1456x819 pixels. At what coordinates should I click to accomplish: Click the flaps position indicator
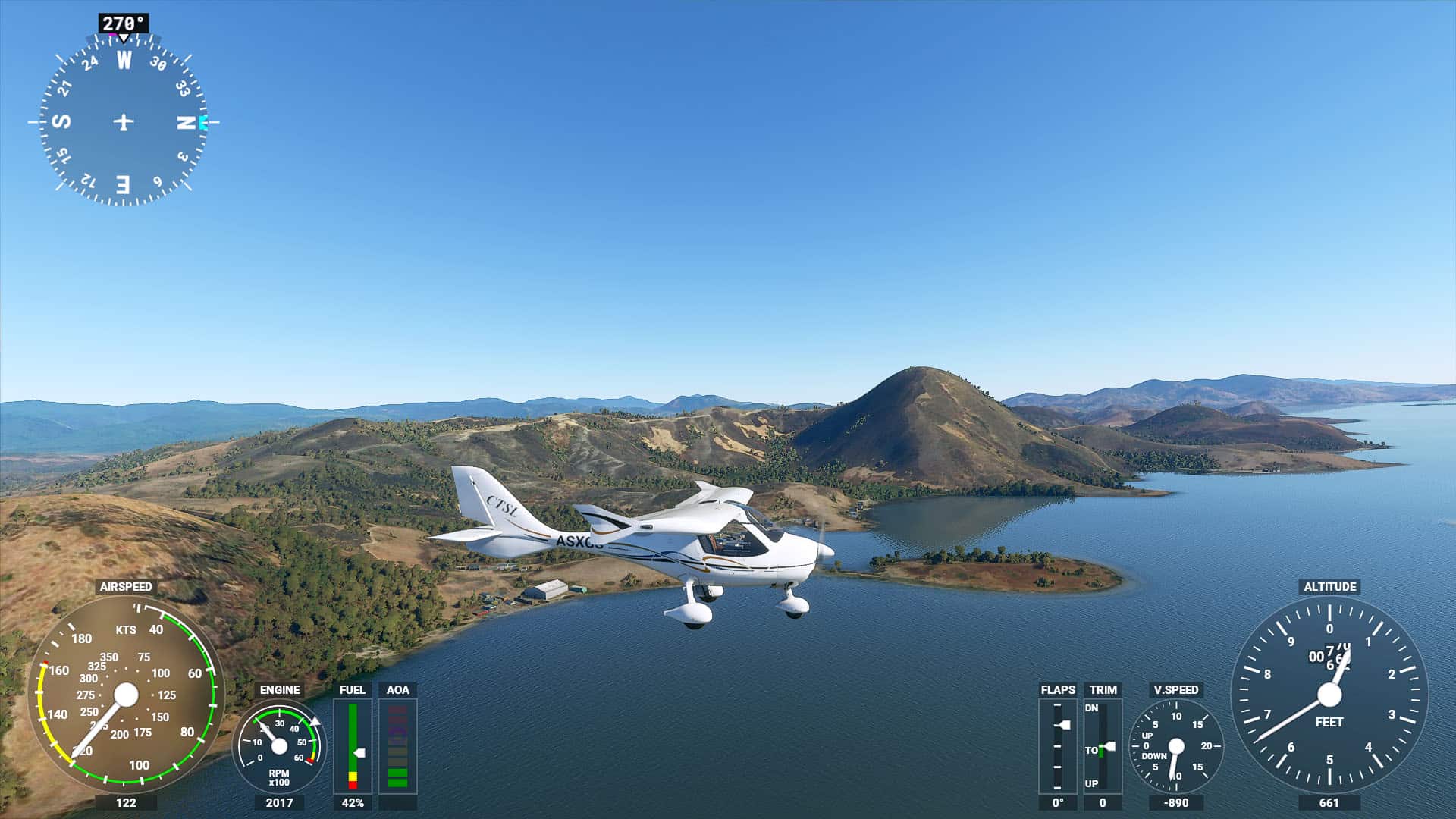click(1057, 746)
